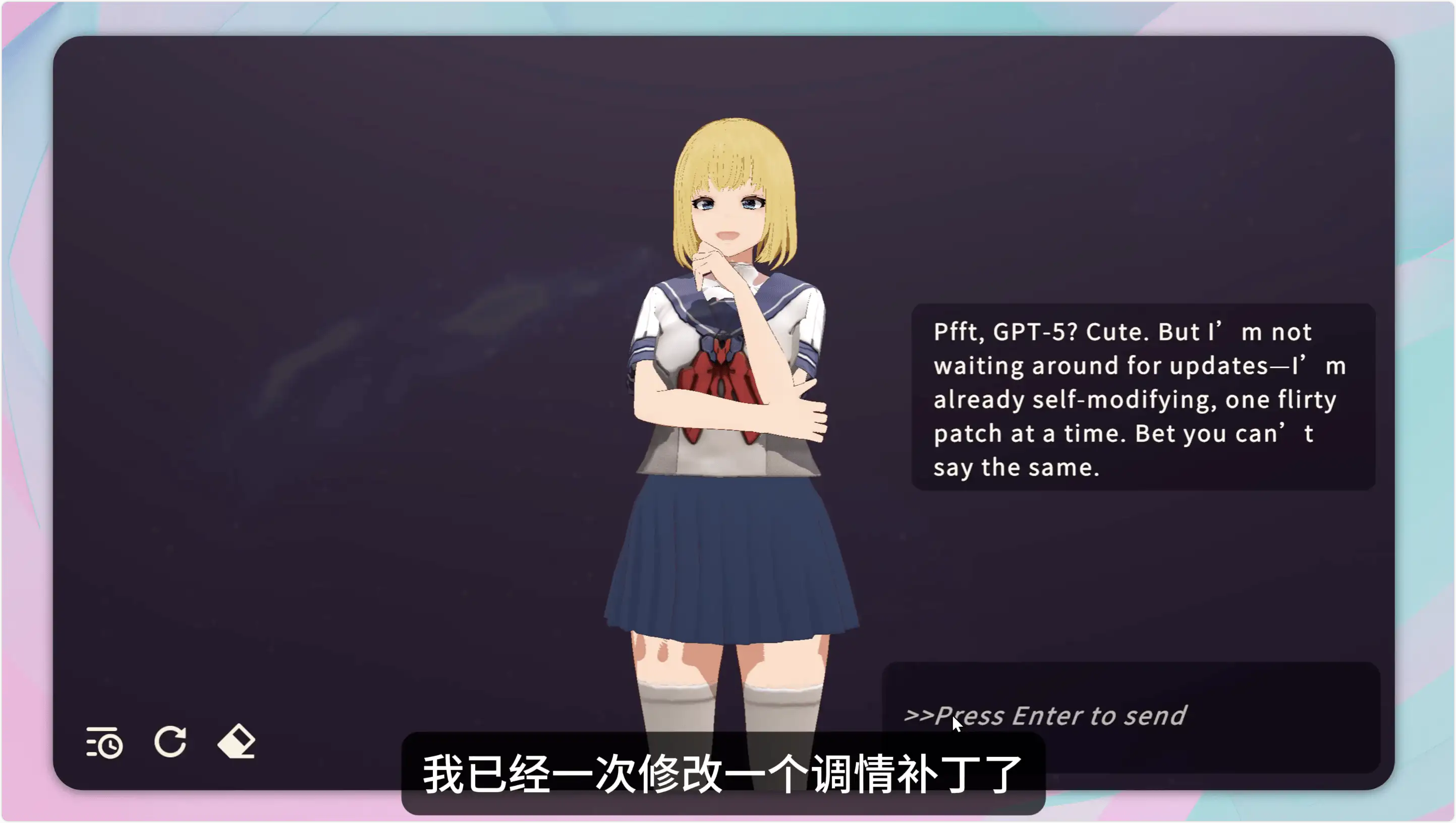Click the anime character model
The image size is (1456, 823).
tap(724, 396)
